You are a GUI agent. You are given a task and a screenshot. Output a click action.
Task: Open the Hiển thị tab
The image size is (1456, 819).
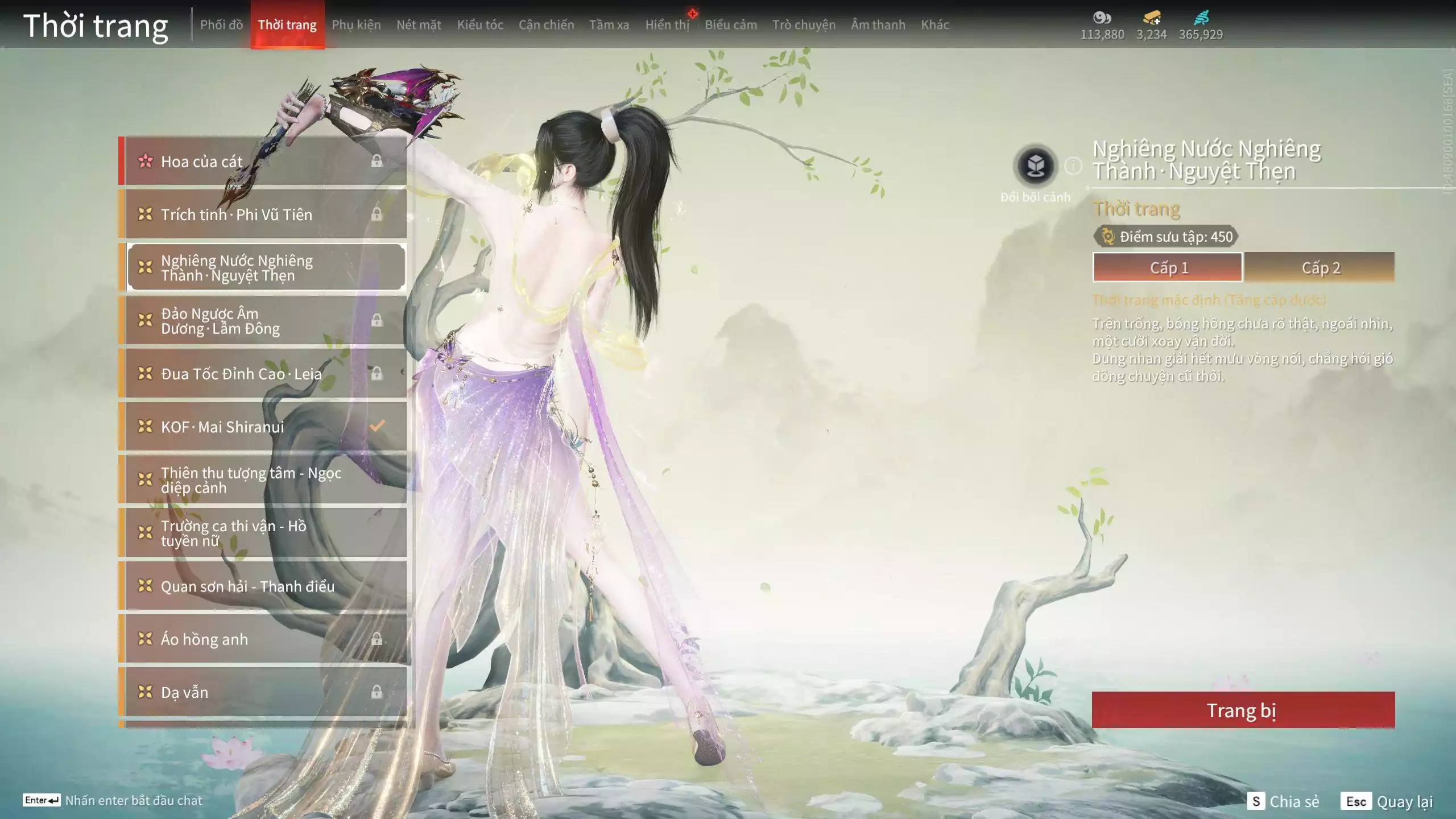click(667, 25)
